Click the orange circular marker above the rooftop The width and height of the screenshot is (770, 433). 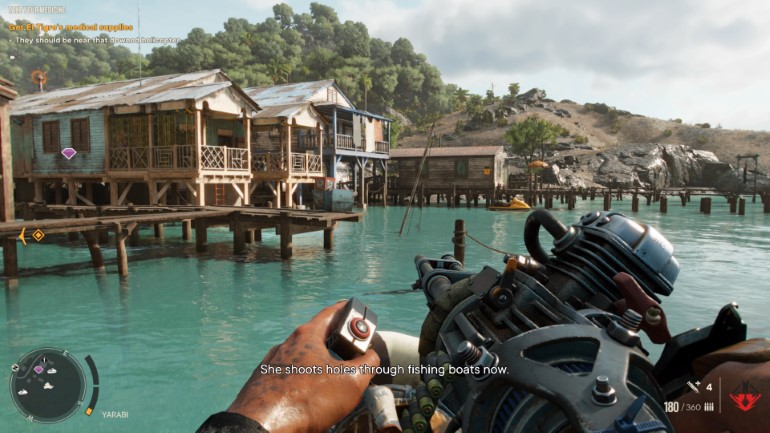pyautogui.click(x=39, y=77)
